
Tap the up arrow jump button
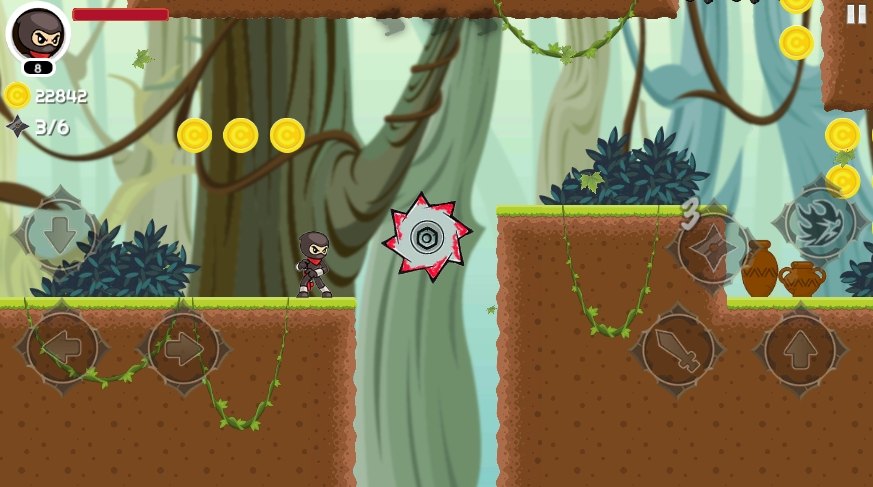(x=799, y=349)
